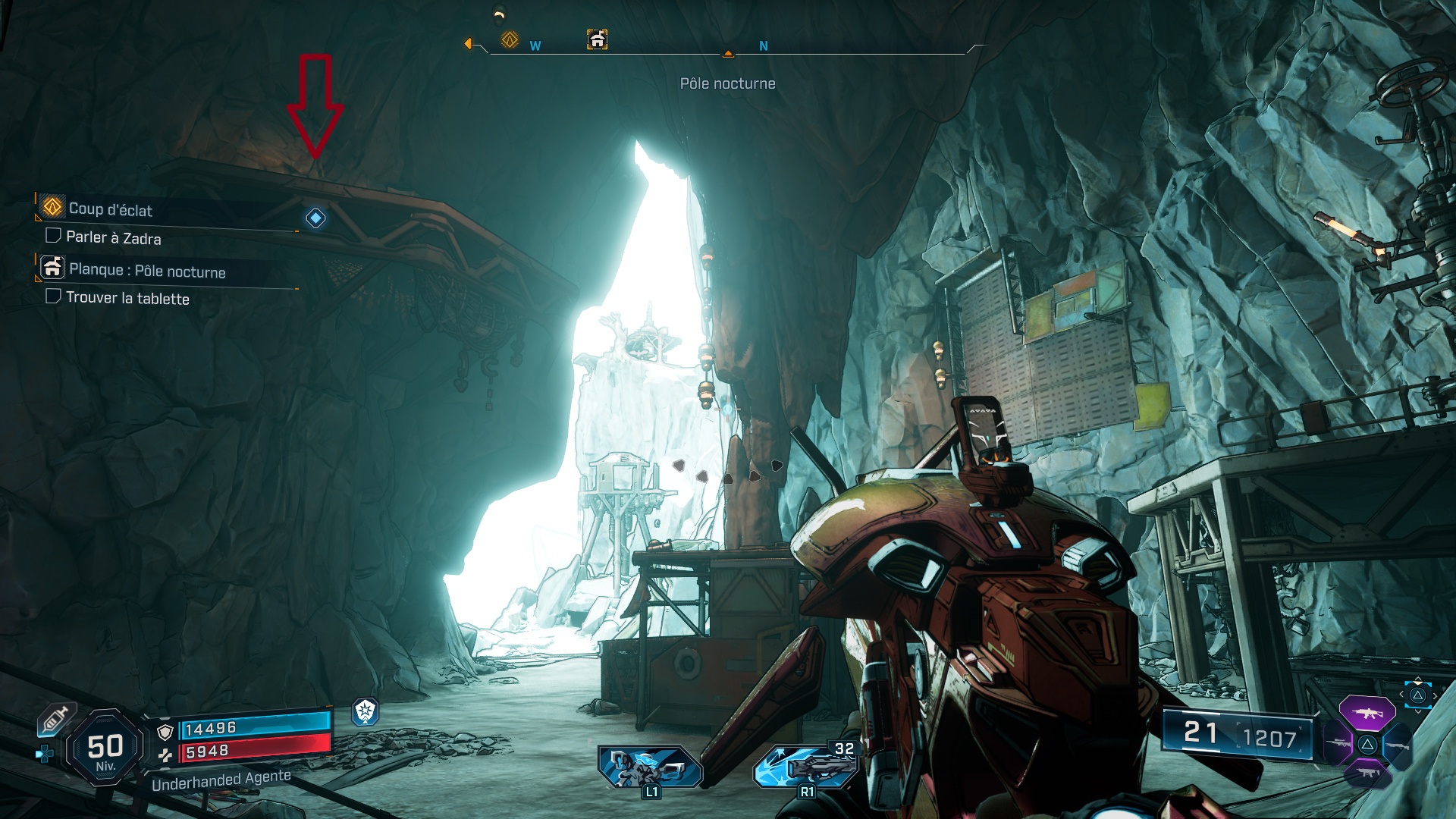Select the 'Planque : Pôle nocturne' mission header
The height and width of the screenshot is (819, 1456).
(149, 270)
